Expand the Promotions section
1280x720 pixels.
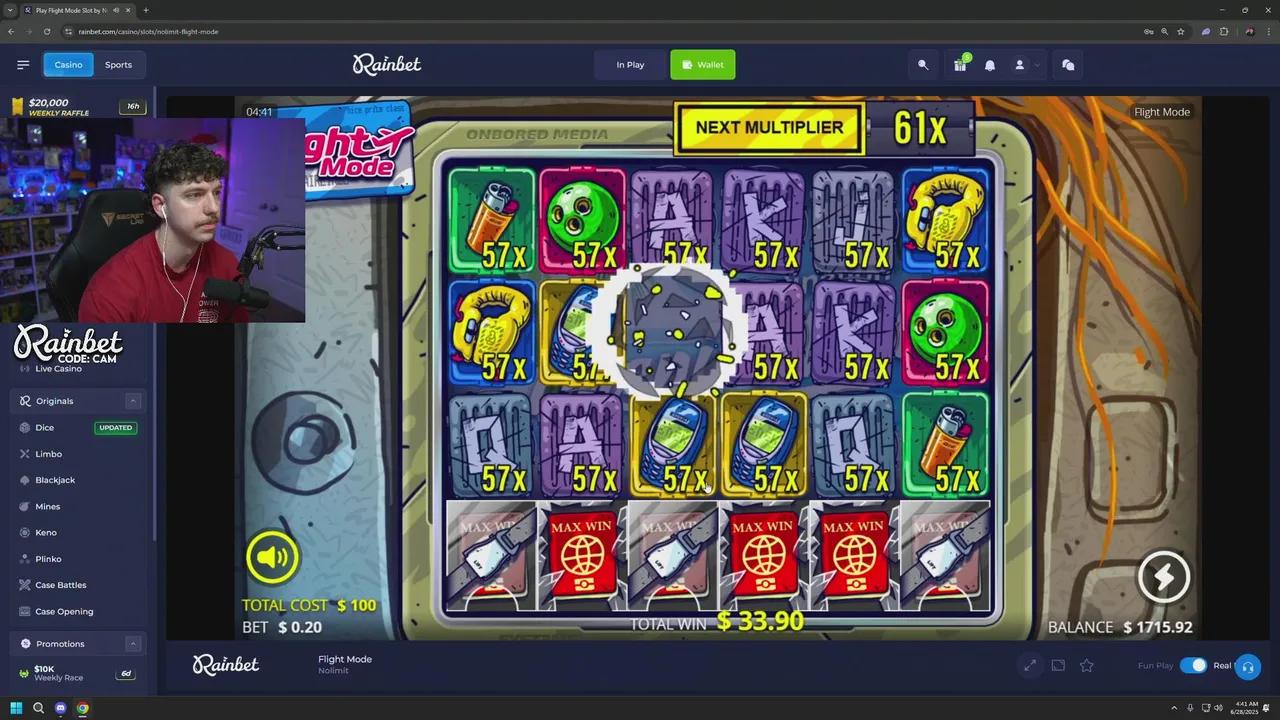click(x=133, y=643)
